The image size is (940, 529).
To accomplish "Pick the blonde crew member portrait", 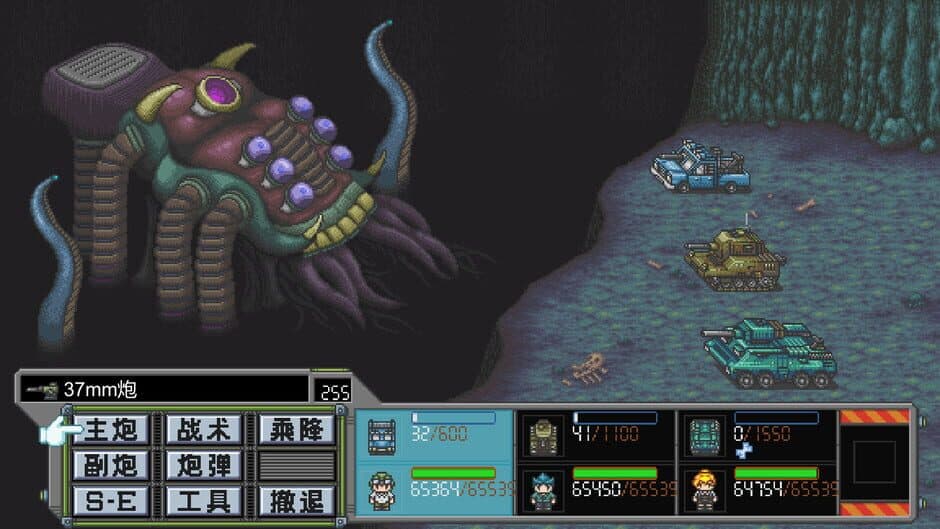I will (x=703, y=491).
